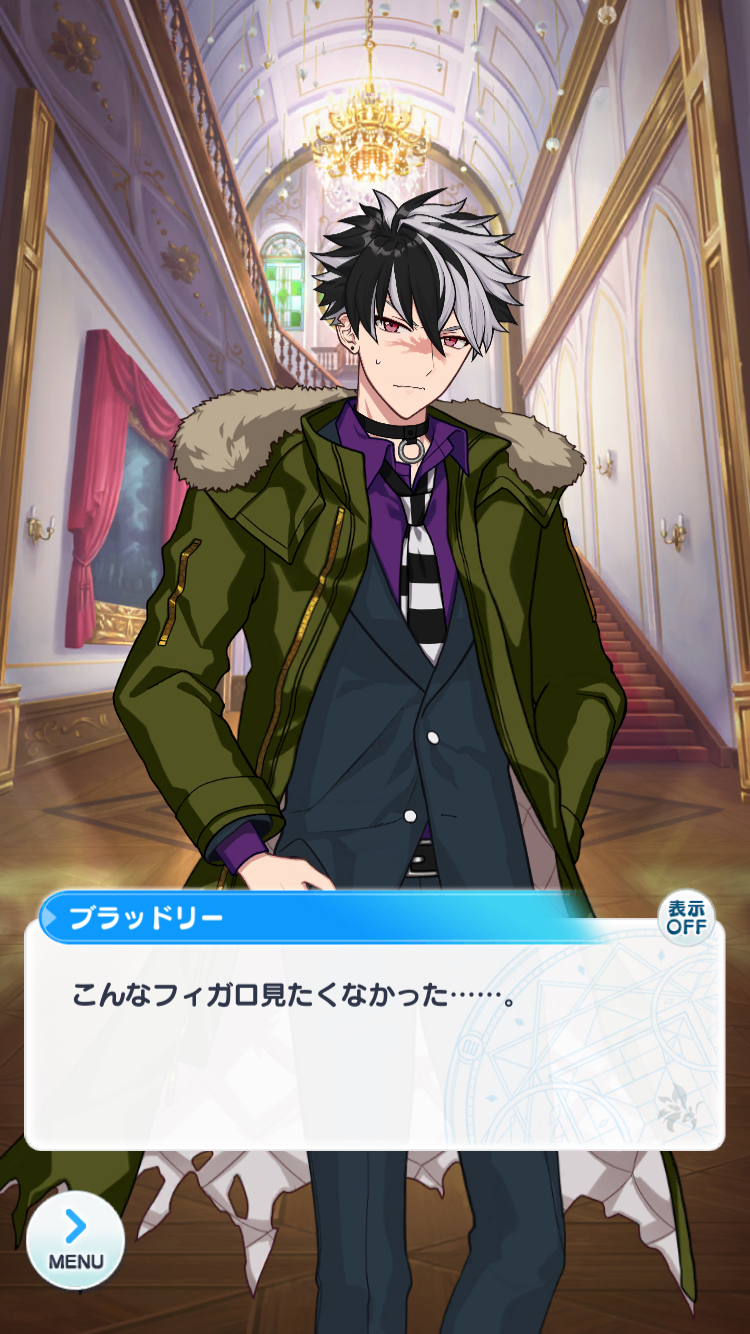750x1334 pixels.
Task: Open the round MENU button
Action: pos(75,1240)
